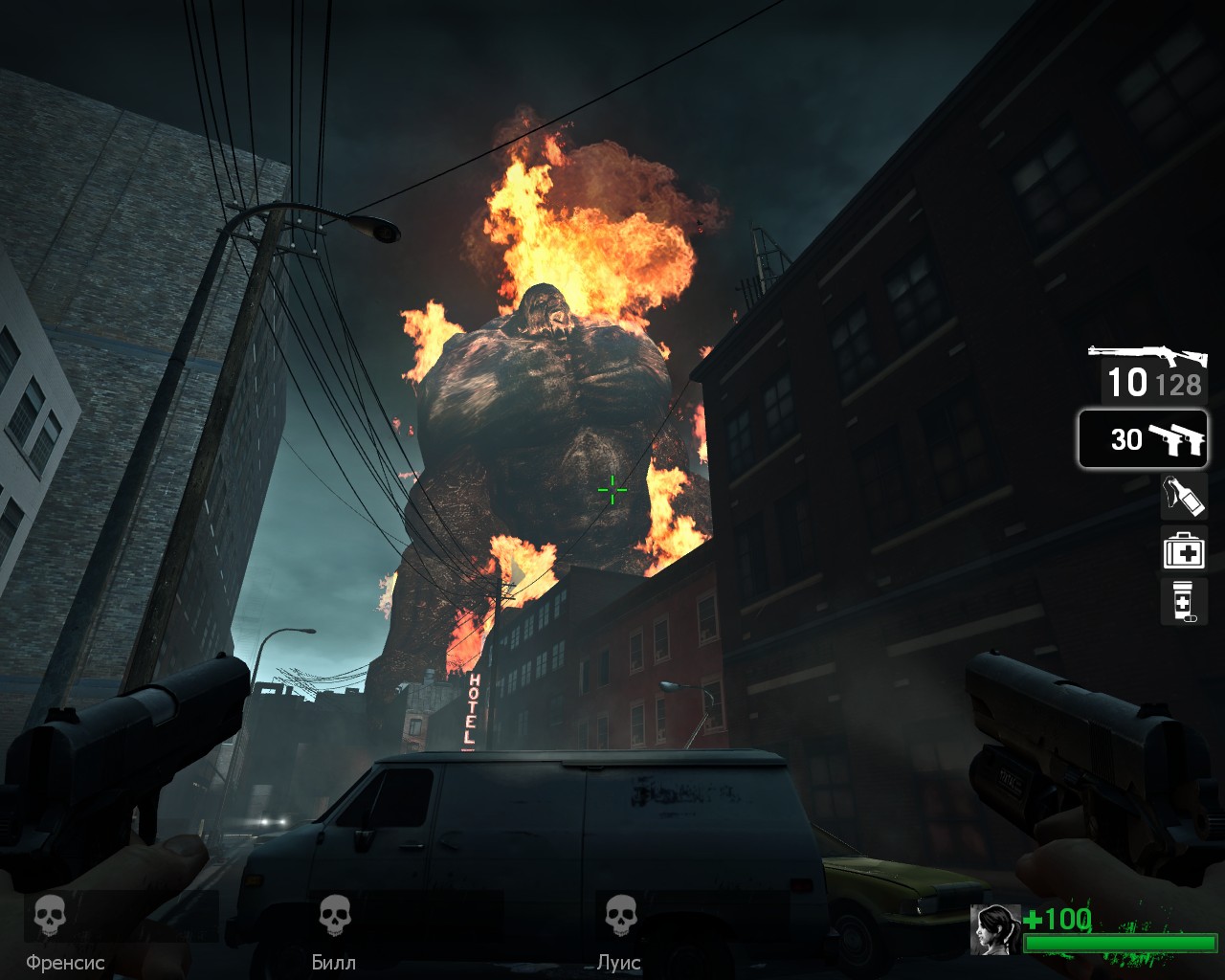
Task: Select the first aid kit slot
Action: tap(1183, 549)
